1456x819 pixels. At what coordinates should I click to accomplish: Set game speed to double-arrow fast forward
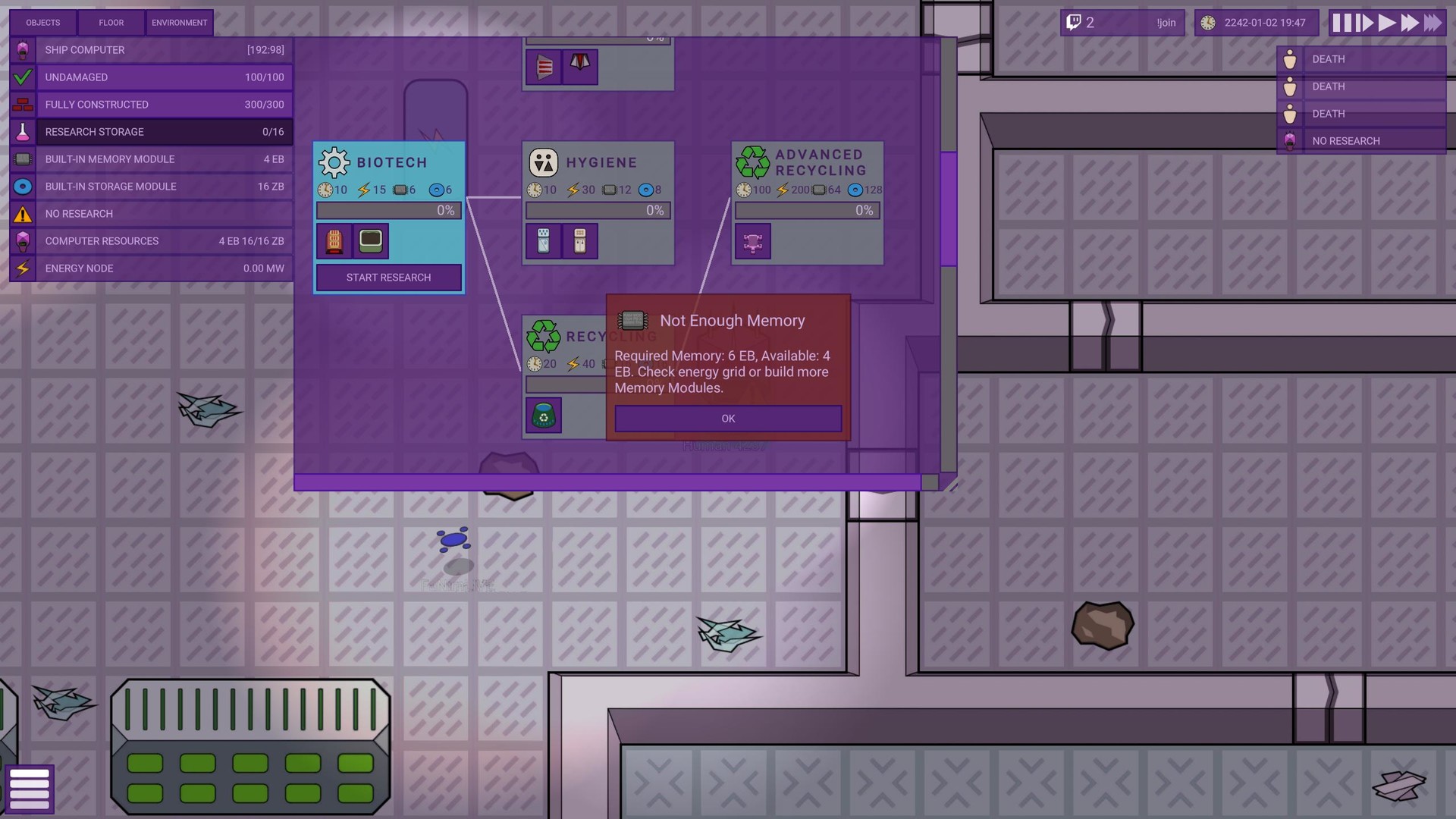click(x=1410, y=23)
